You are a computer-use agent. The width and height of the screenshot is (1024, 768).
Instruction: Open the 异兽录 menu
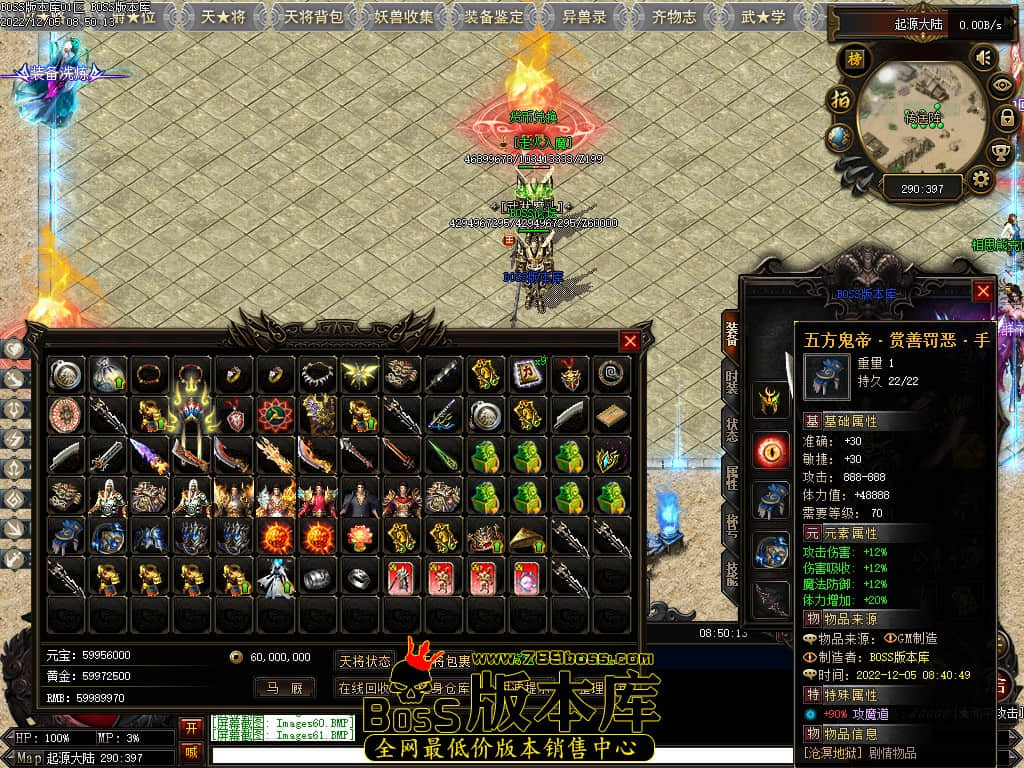(x=583, y=17)
